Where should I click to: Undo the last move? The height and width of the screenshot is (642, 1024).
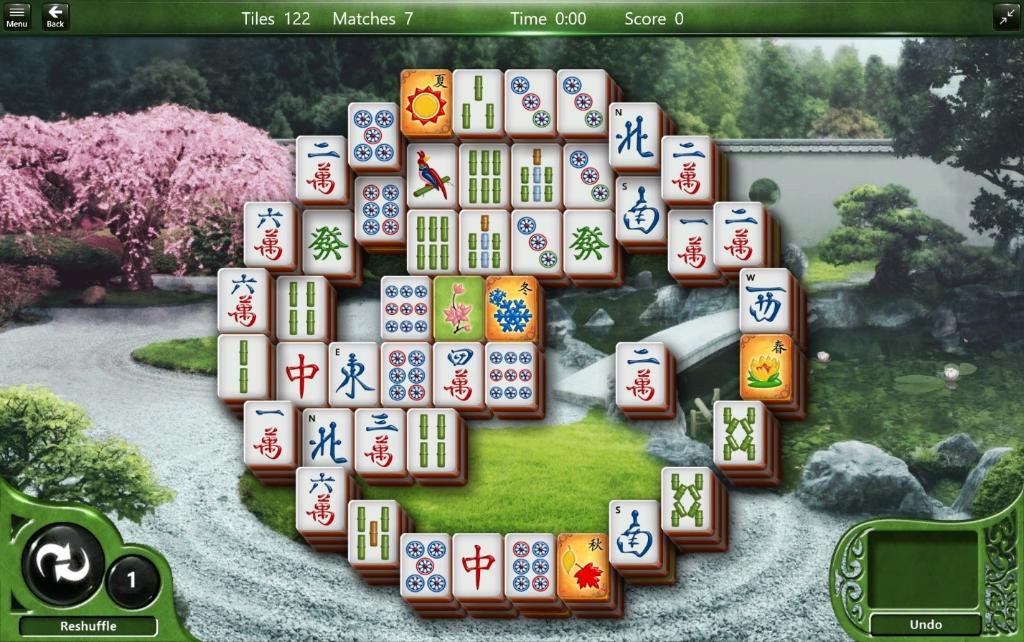click(925, 625)
